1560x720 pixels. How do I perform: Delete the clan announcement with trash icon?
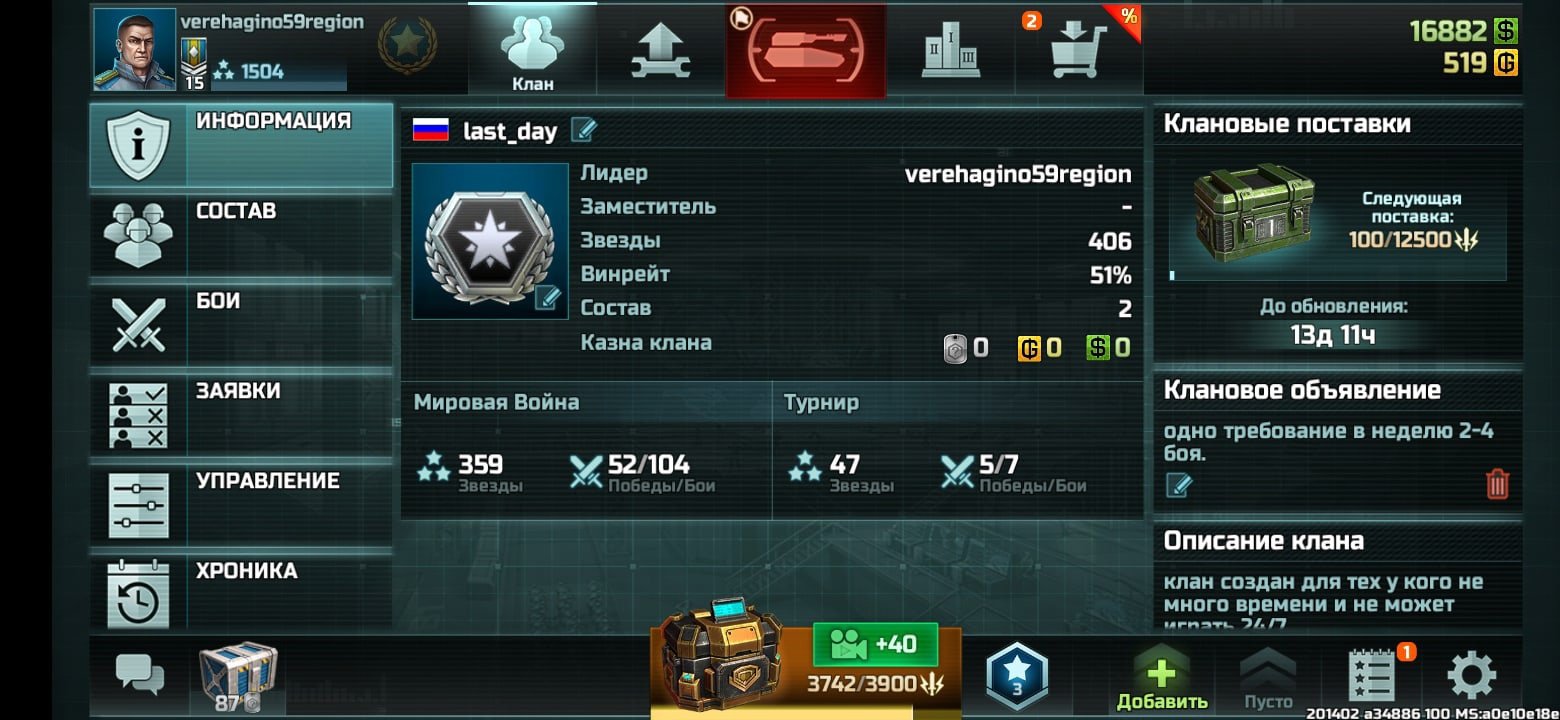coord(1496,485)
